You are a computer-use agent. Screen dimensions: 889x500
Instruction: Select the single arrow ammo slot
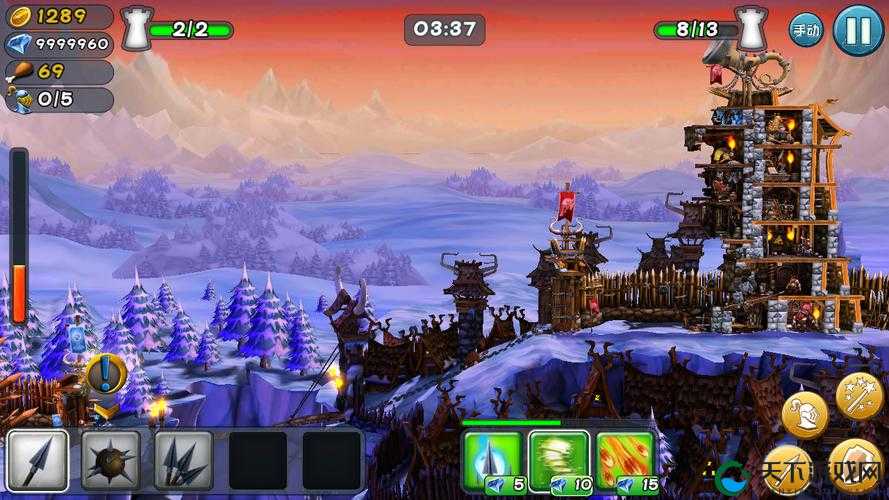tap(38, 461)
